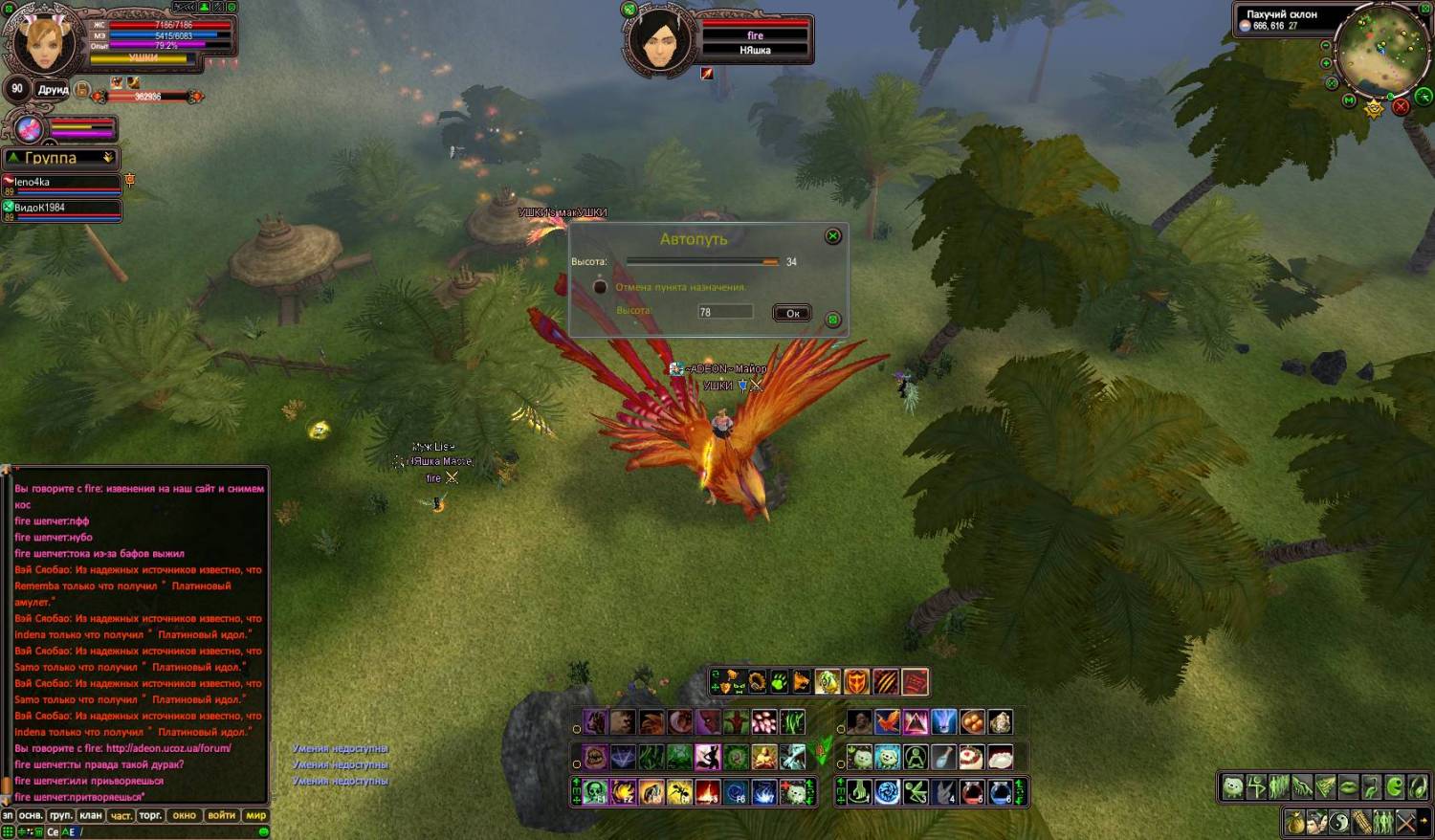
Task: Select the мир world chat tab
Action: (255, 815)
